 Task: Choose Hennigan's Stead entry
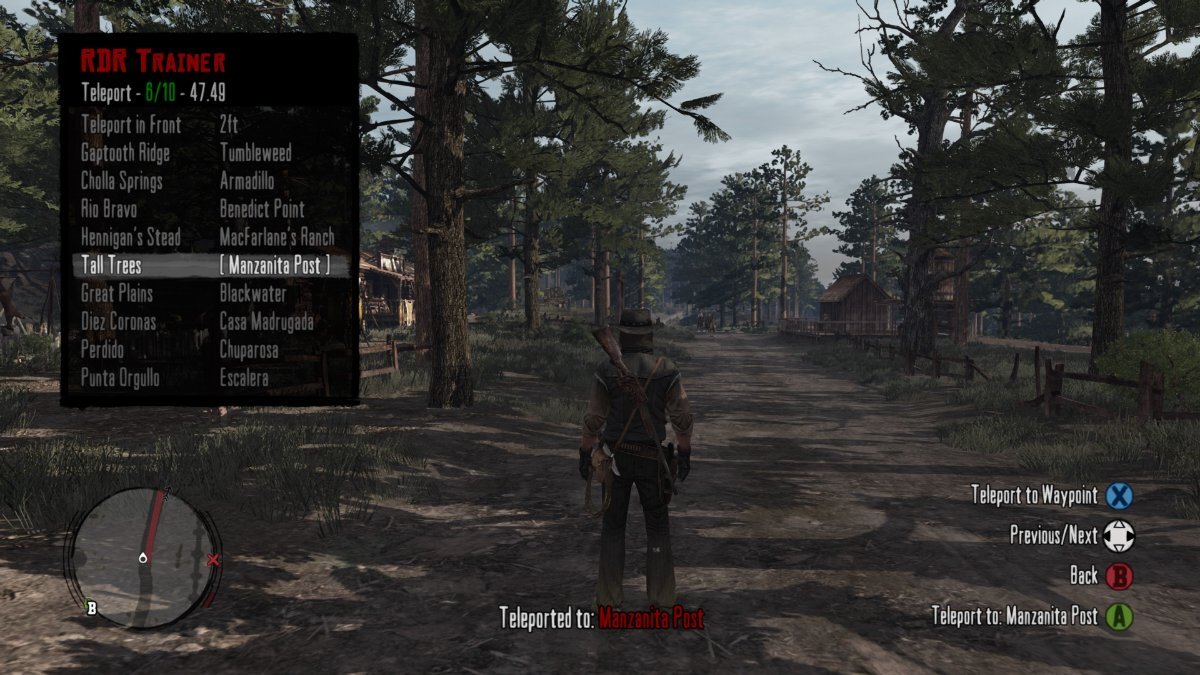[130, 237]
